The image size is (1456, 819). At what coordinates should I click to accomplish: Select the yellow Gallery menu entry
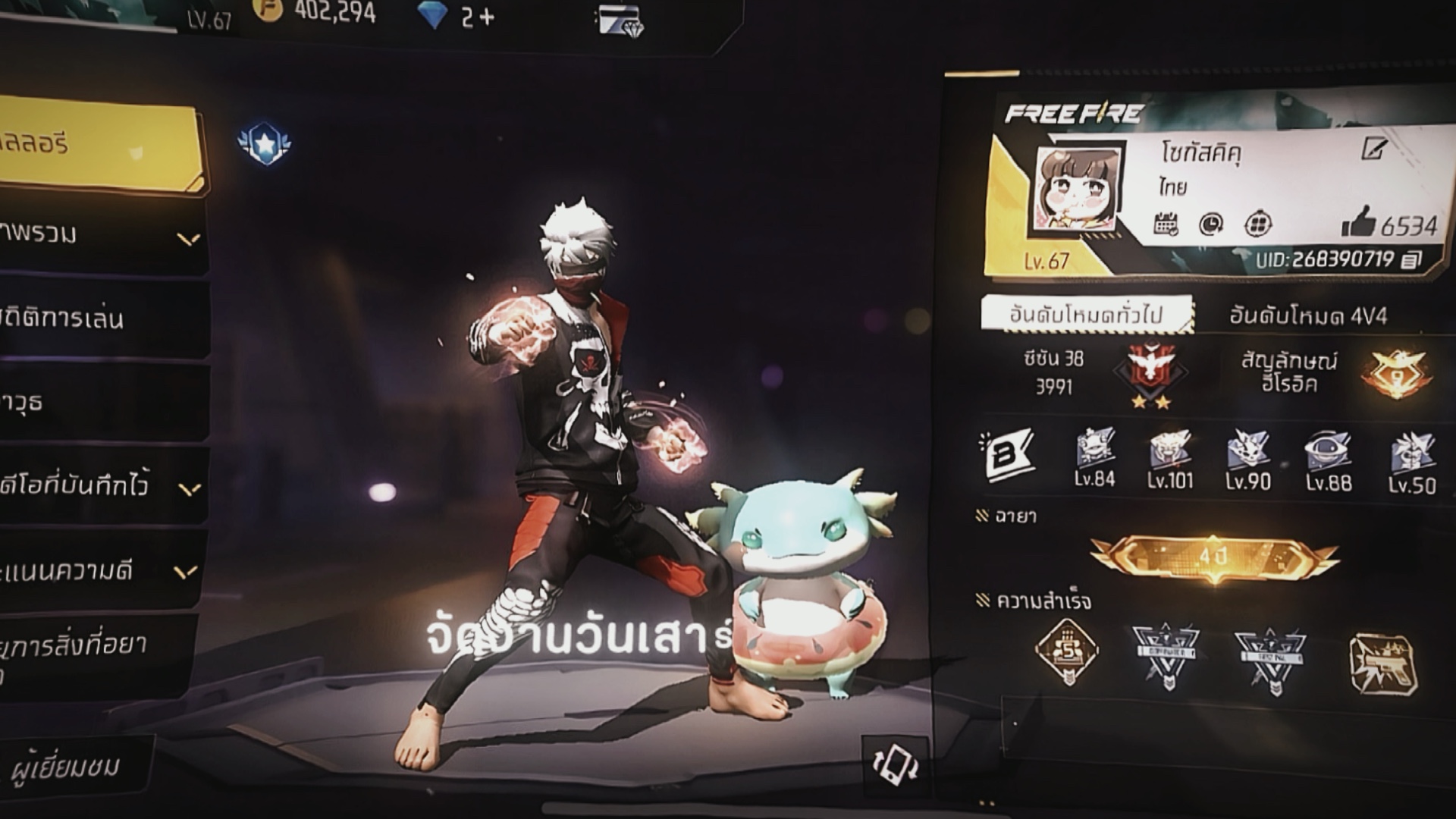tap(99, 144)
